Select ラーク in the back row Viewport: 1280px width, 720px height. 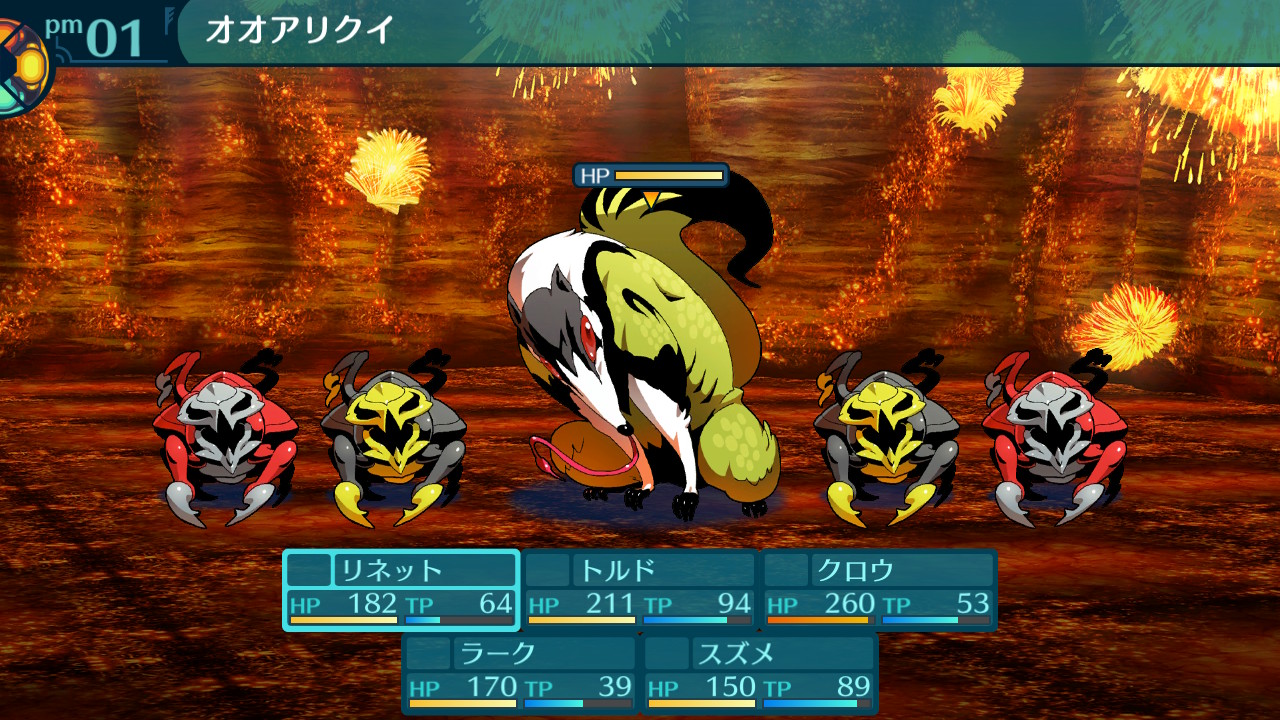coord(520,674)
